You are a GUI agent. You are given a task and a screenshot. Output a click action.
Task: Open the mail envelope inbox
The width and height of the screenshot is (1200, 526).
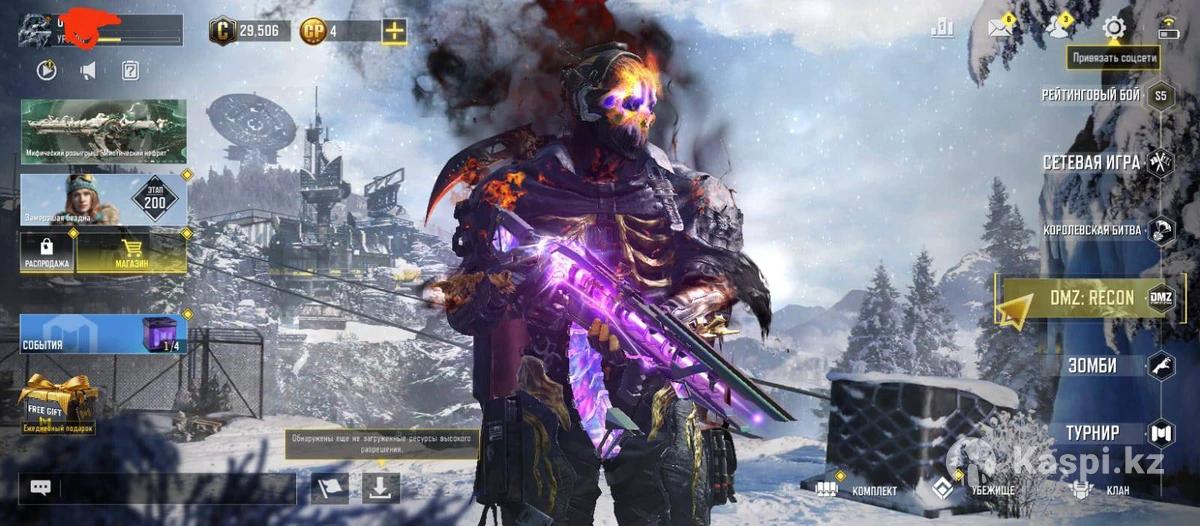click(x=1000, y=28)
